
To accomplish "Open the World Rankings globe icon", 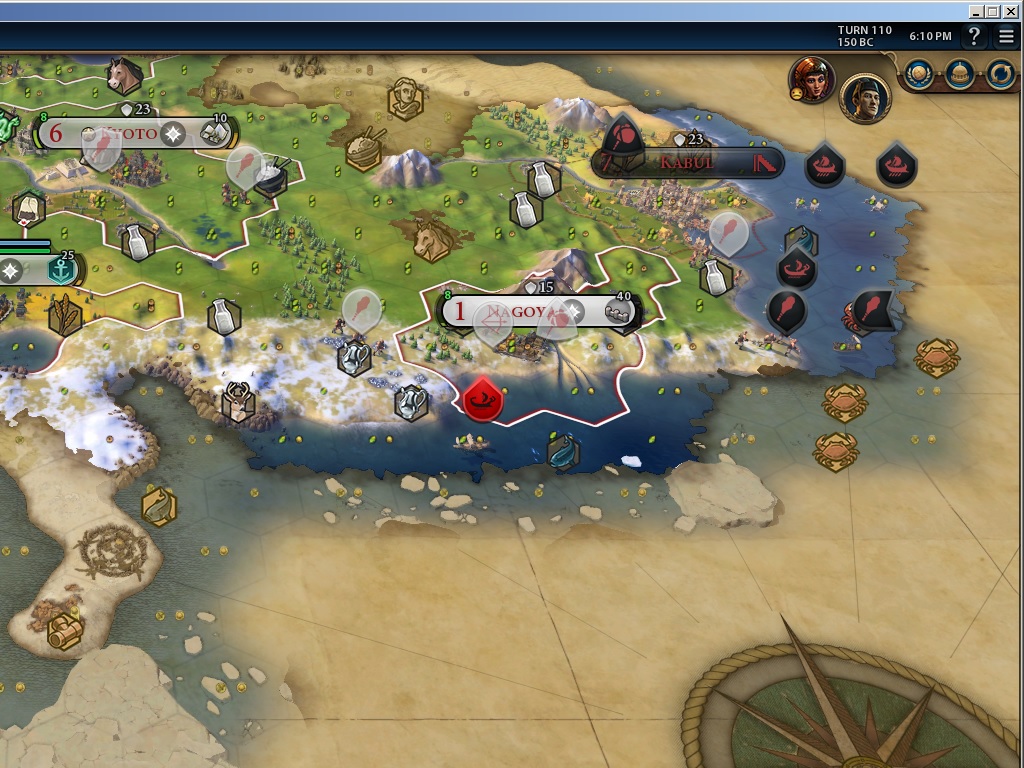I will [920, 73].
